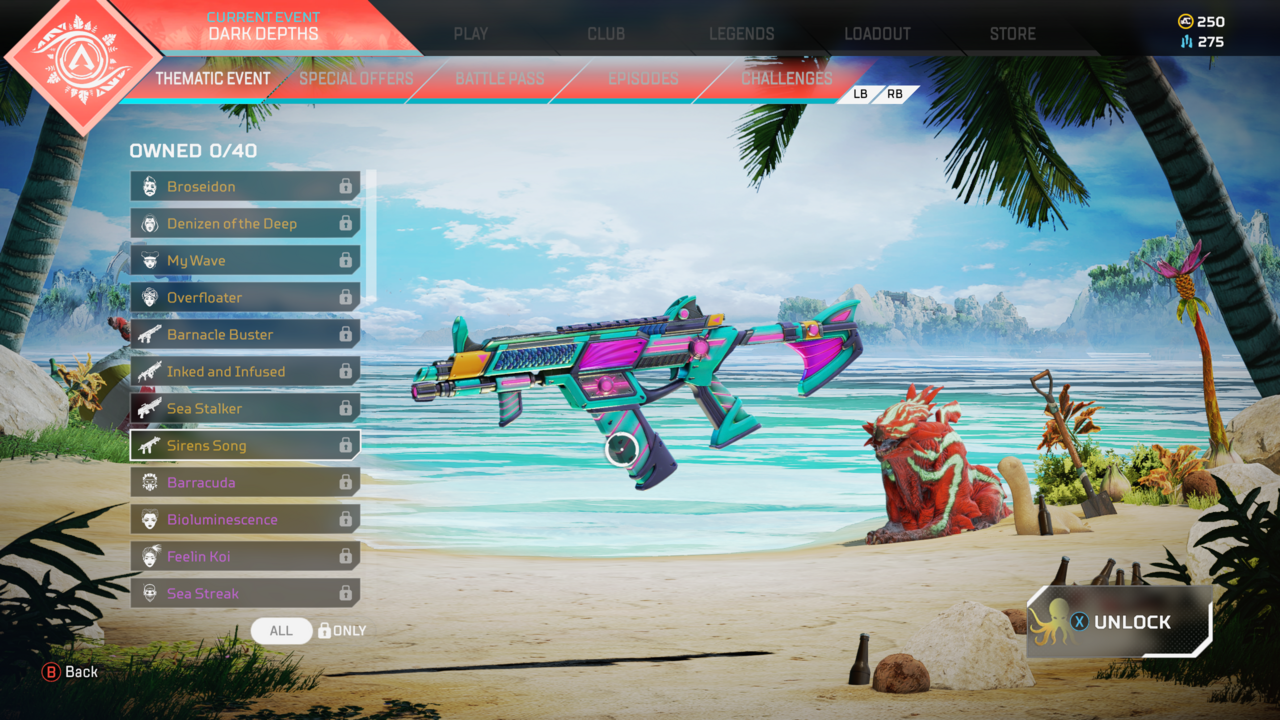This screenshot has width=1280, height=720.
Task: Go to the Legends tab
Action: click(741, 33)
